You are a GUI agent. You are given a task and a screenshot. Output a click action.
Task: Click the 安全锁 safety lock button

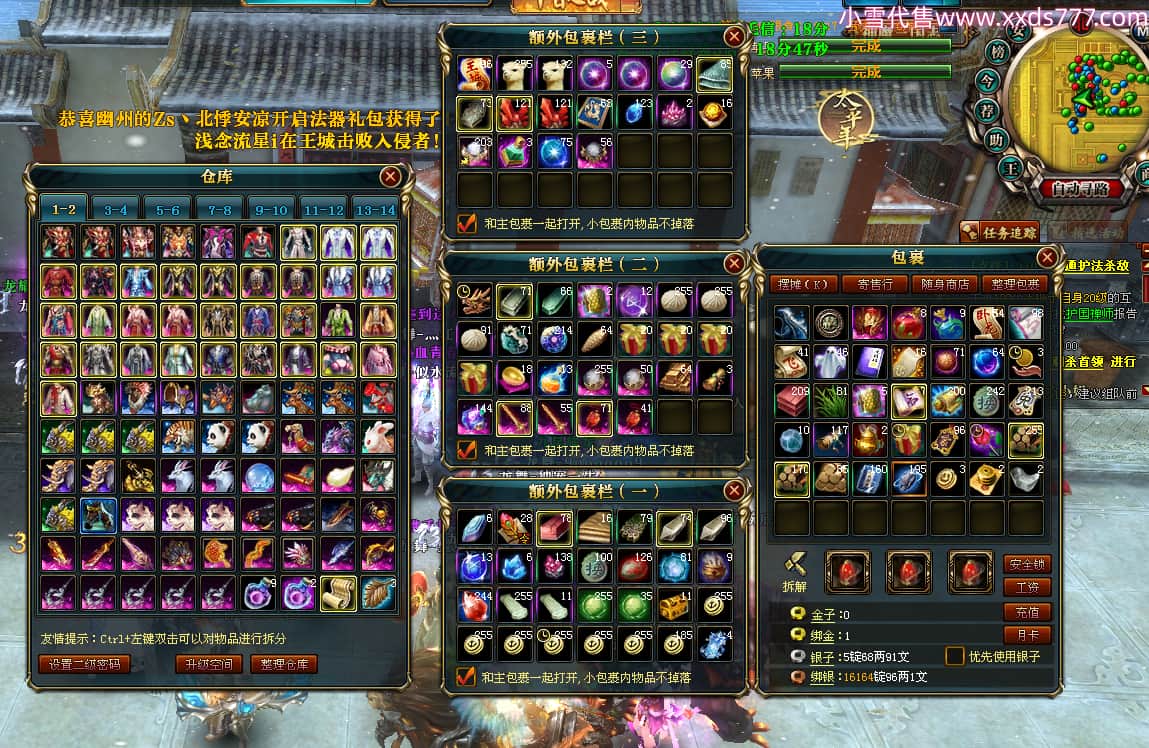1027,564
